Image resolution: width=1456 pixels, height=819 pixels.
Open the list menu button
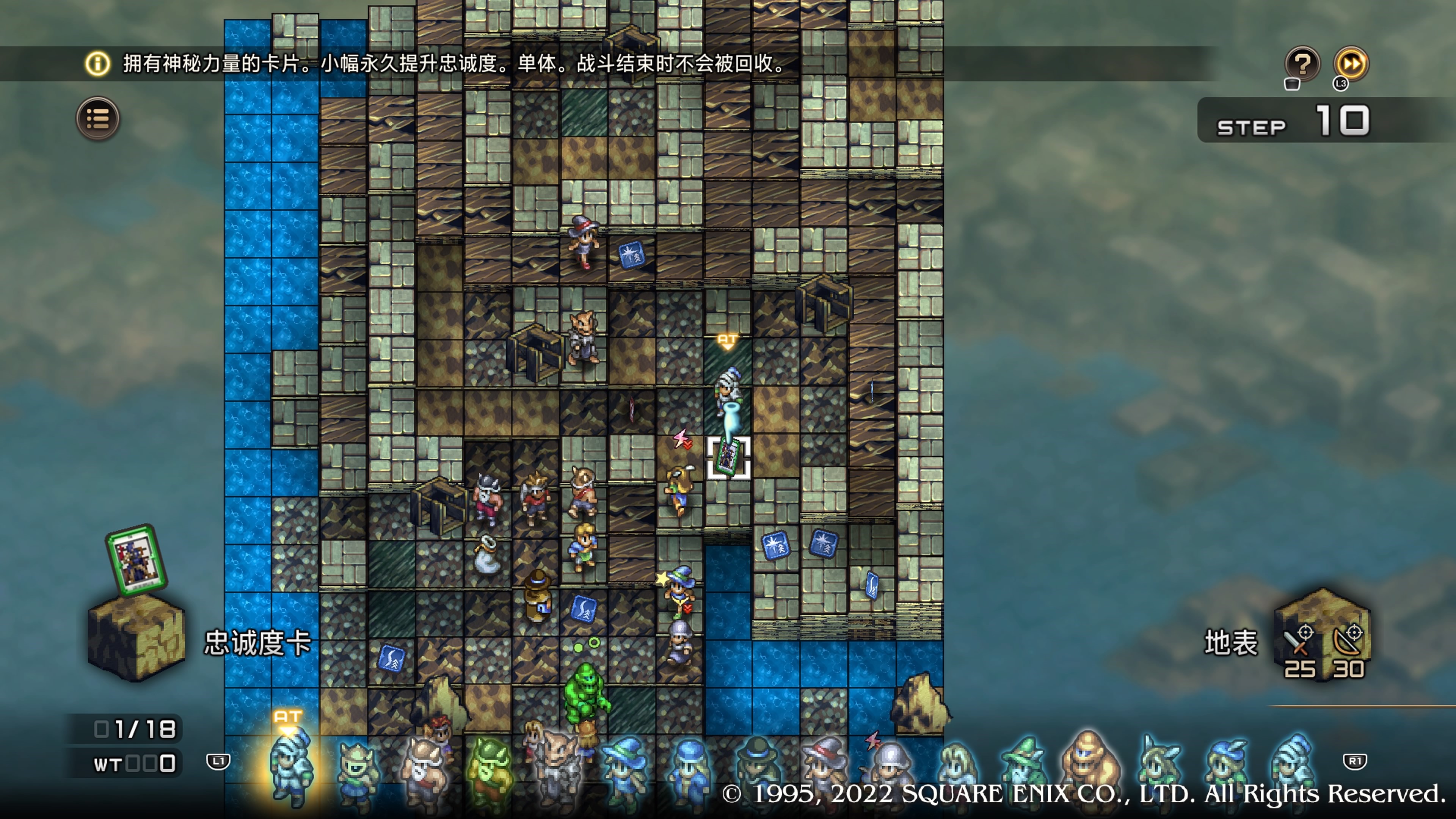(98, 119)
